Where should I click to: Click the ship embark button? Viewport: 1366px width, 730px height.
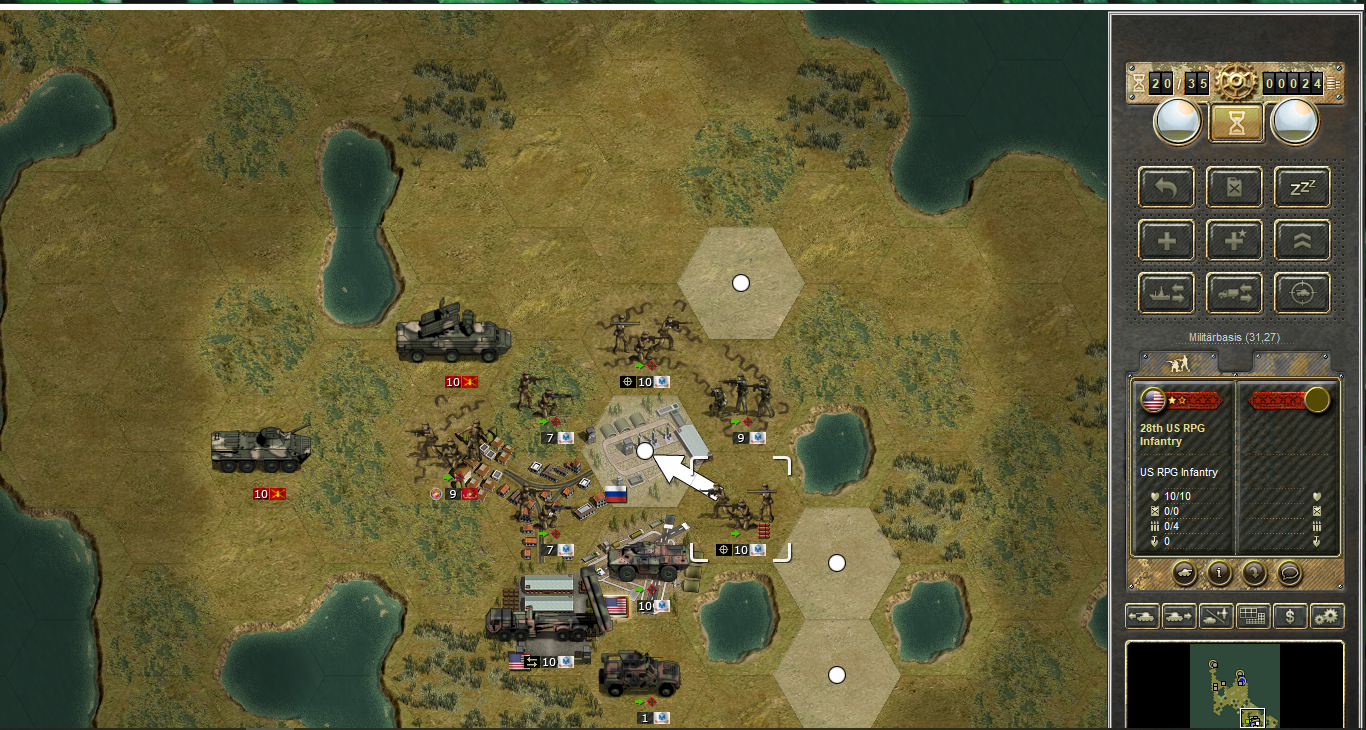1166,293
